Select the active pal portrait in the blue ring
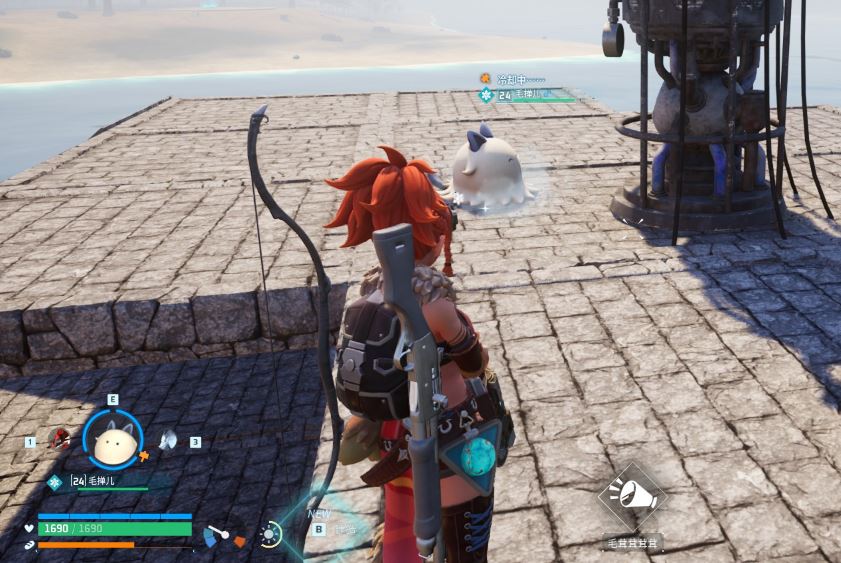Screen dimensions: 841x563 pyautogui.click(x=112, y=440)
